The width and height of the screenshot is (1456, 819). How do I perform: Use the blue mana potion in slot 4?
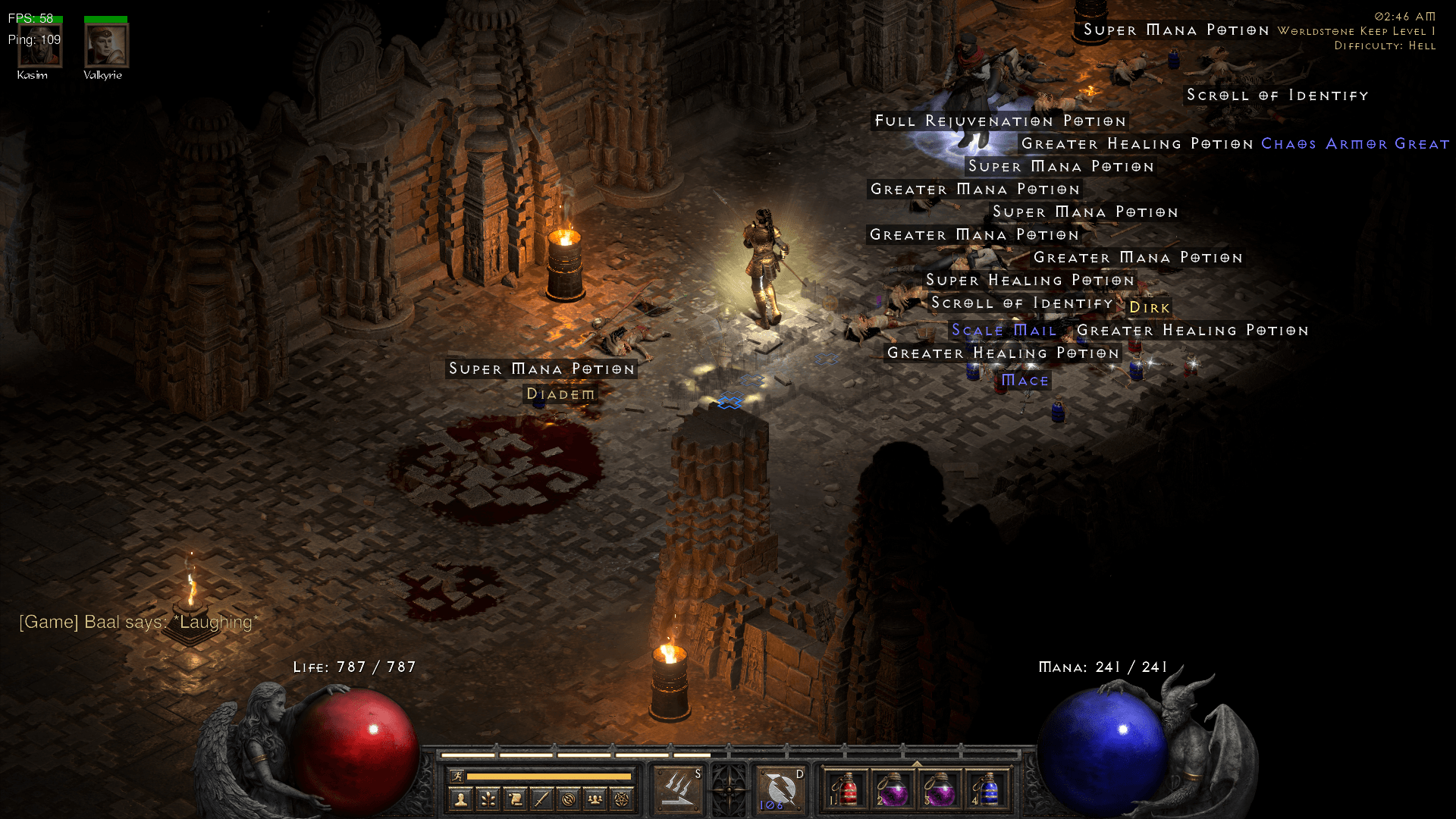pos(987,789)
